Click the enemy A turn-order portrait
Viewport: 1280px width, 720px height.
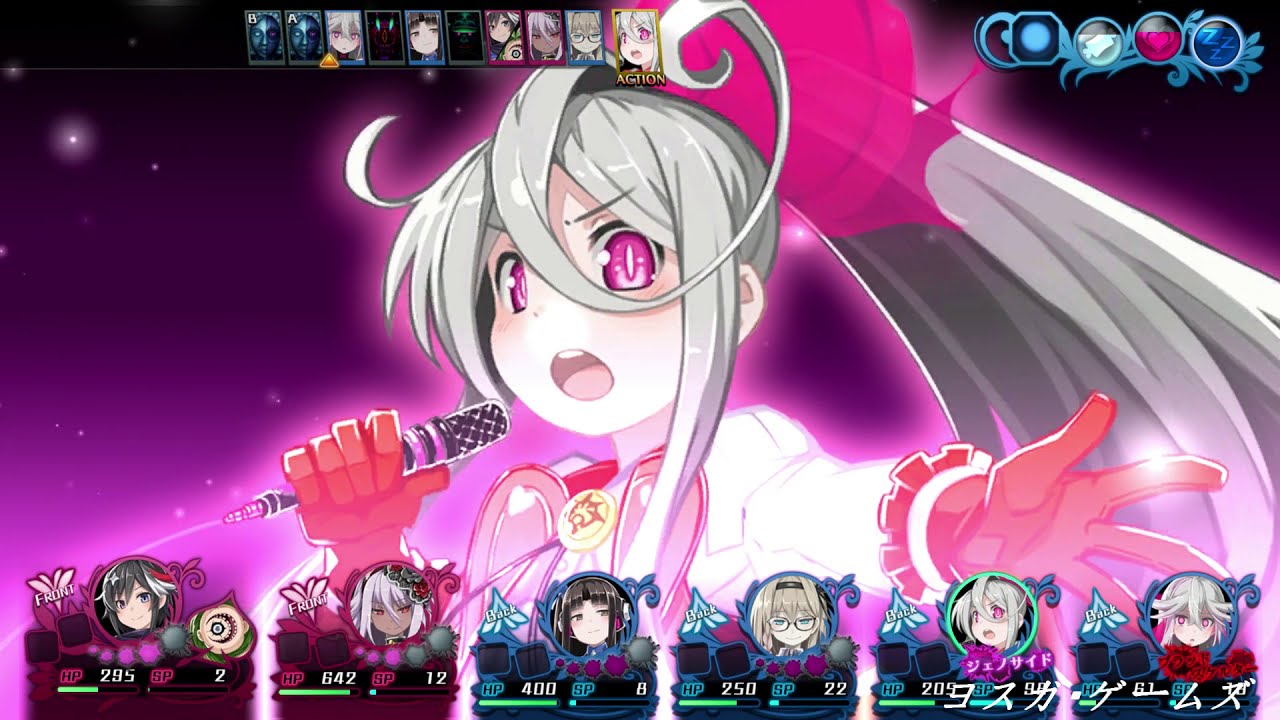(303, 38)
